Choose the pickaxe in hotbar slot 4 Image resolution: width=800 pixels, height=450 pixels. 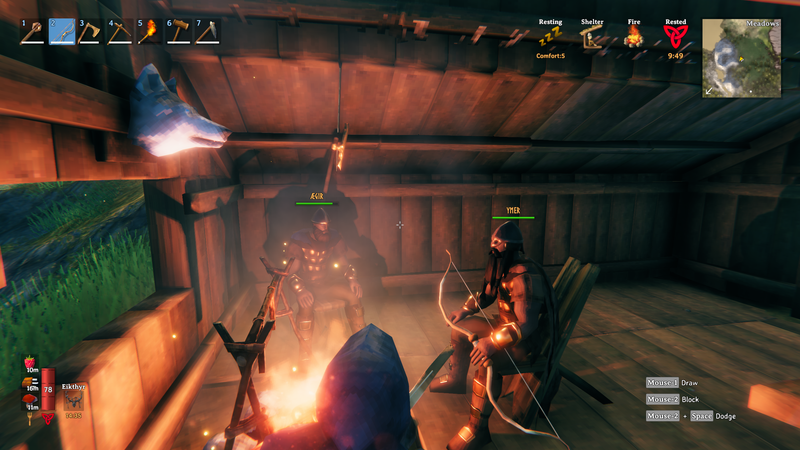(x=120, y=32)
